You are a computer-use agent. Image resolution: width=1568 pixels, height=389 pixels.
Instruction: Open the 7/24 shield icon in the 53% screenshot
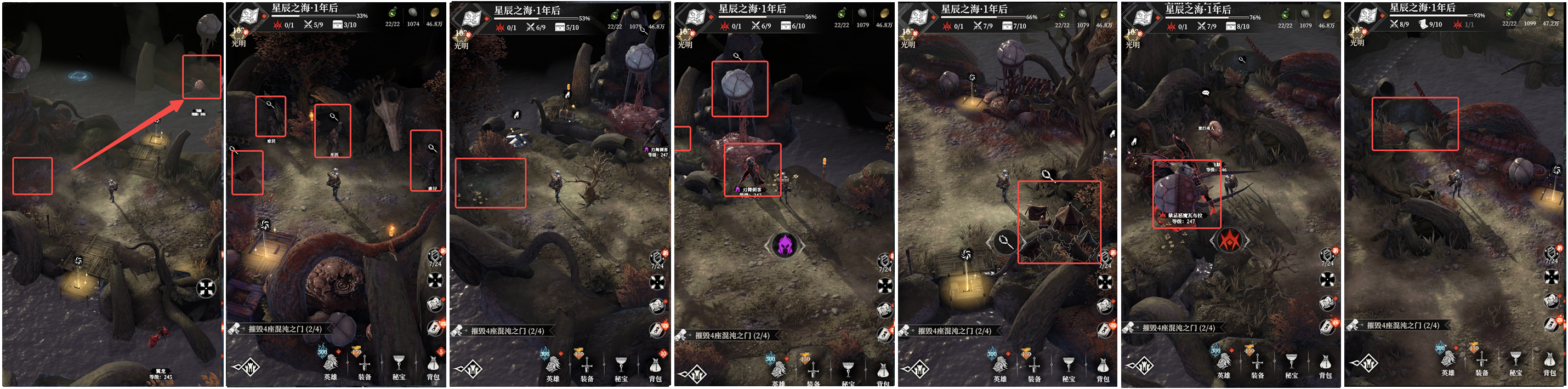click(x=658, y=259)
